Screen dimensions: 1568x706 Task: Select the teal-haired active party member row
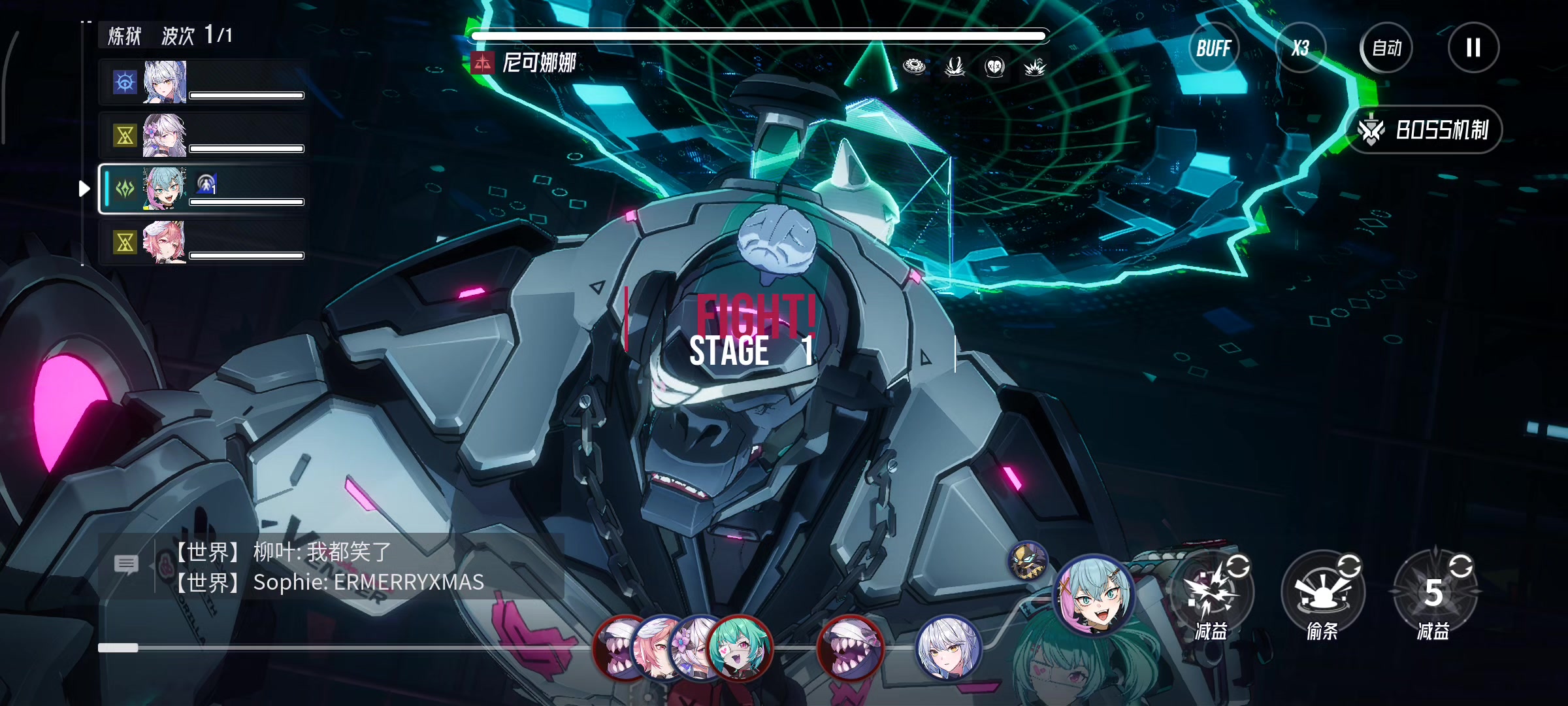(x=203, y=189)
